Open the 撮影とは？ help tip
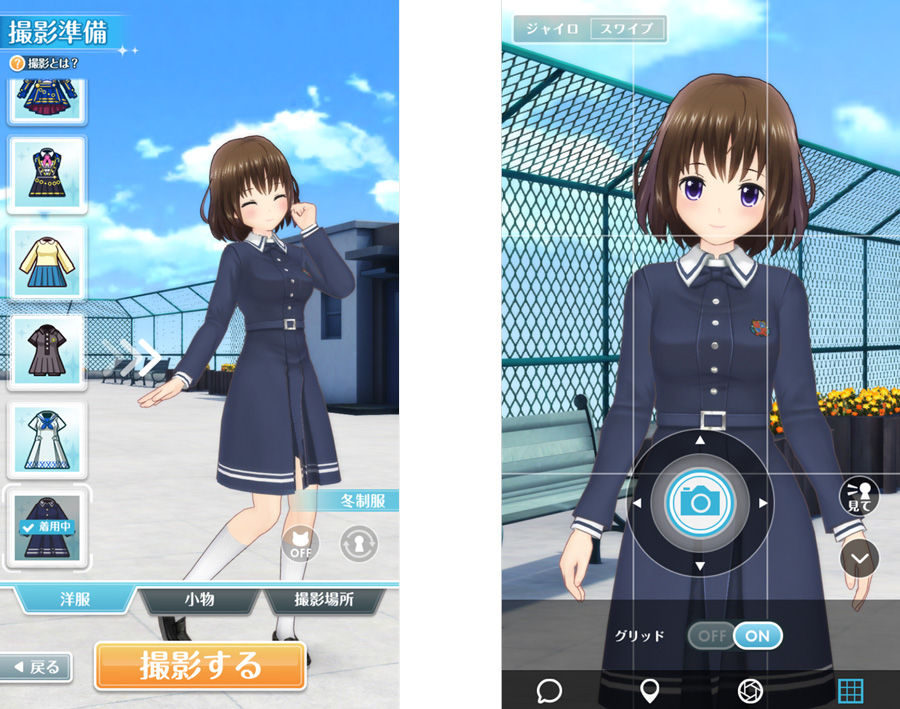Viewport: 900px width, 709px height. [45, 63]
